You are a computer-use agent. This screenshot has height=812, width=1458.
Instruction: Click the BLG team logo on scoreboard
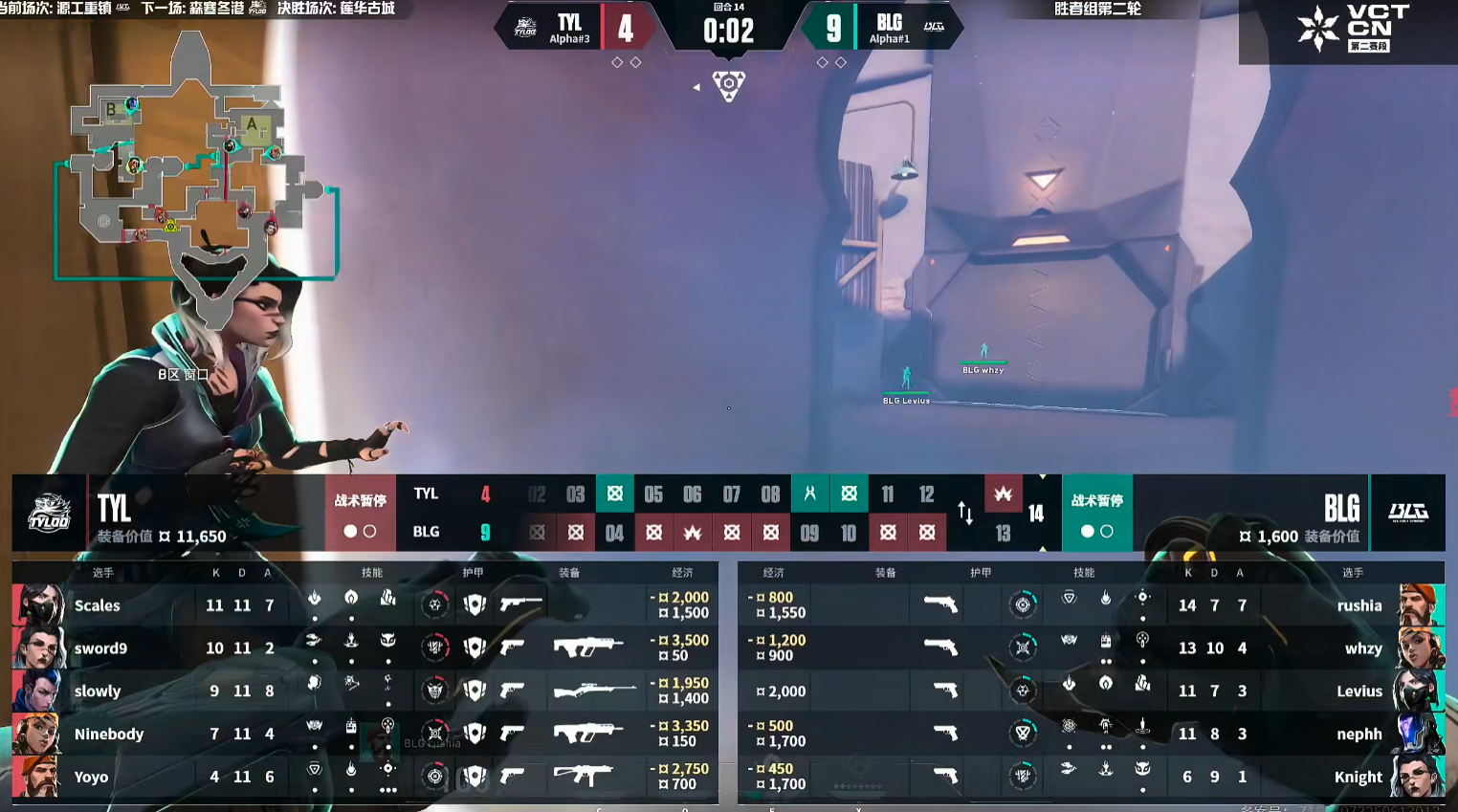pyautogui.click(x=1407, y=513)
